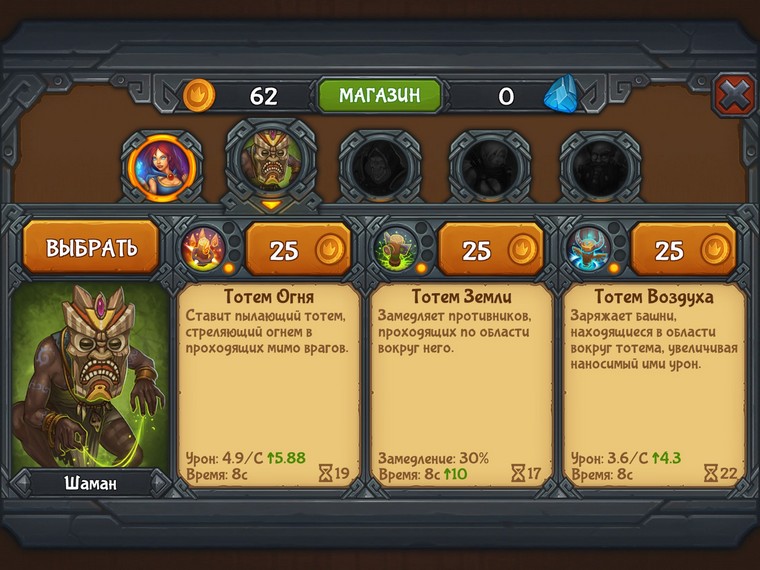The width and height of the screenshot is (760, 570).
Task: Tap the gold coin currency icon
Action: tap(199, 96)
